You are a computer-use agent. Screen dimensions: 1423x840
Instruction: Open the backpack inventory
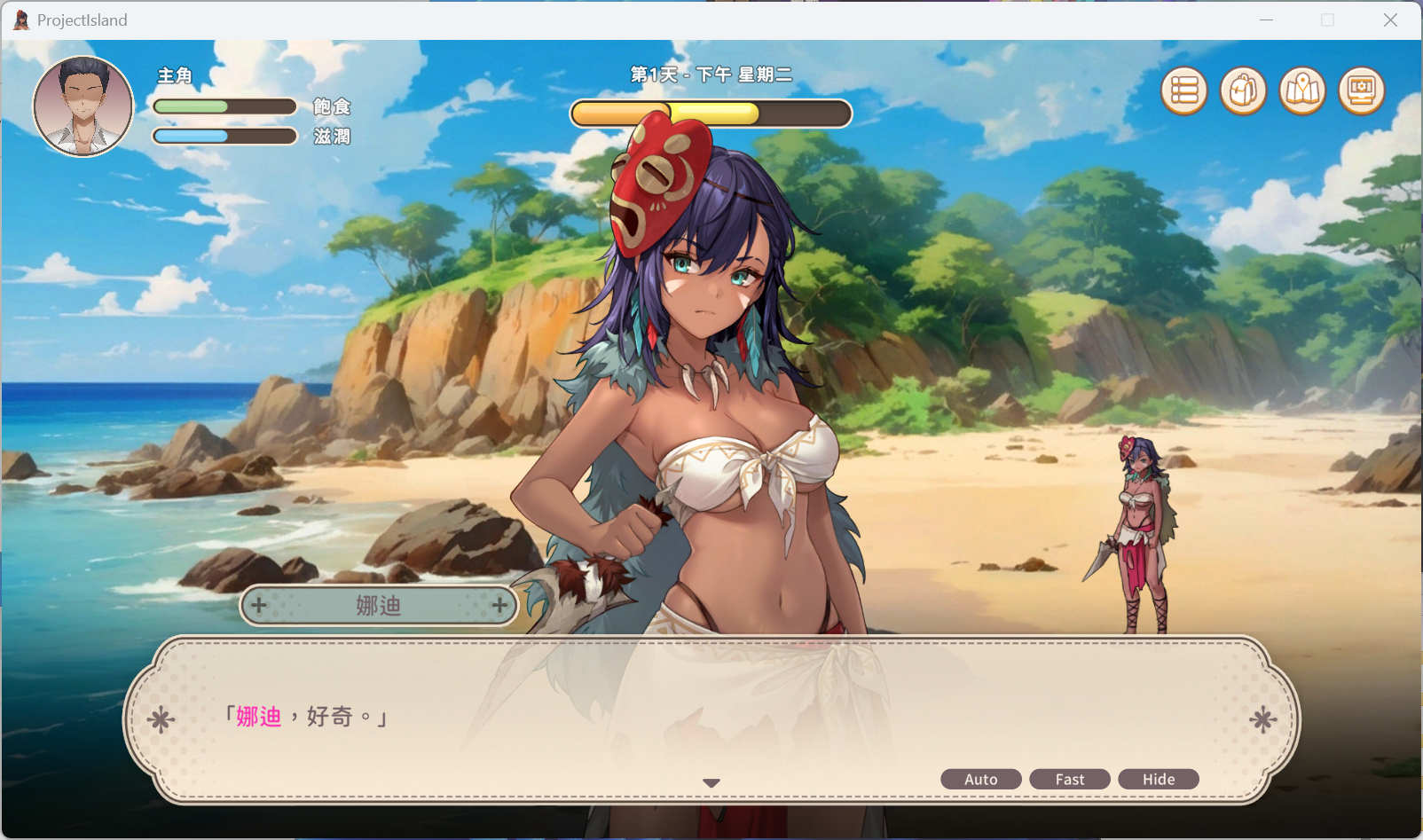(1243, 90)
